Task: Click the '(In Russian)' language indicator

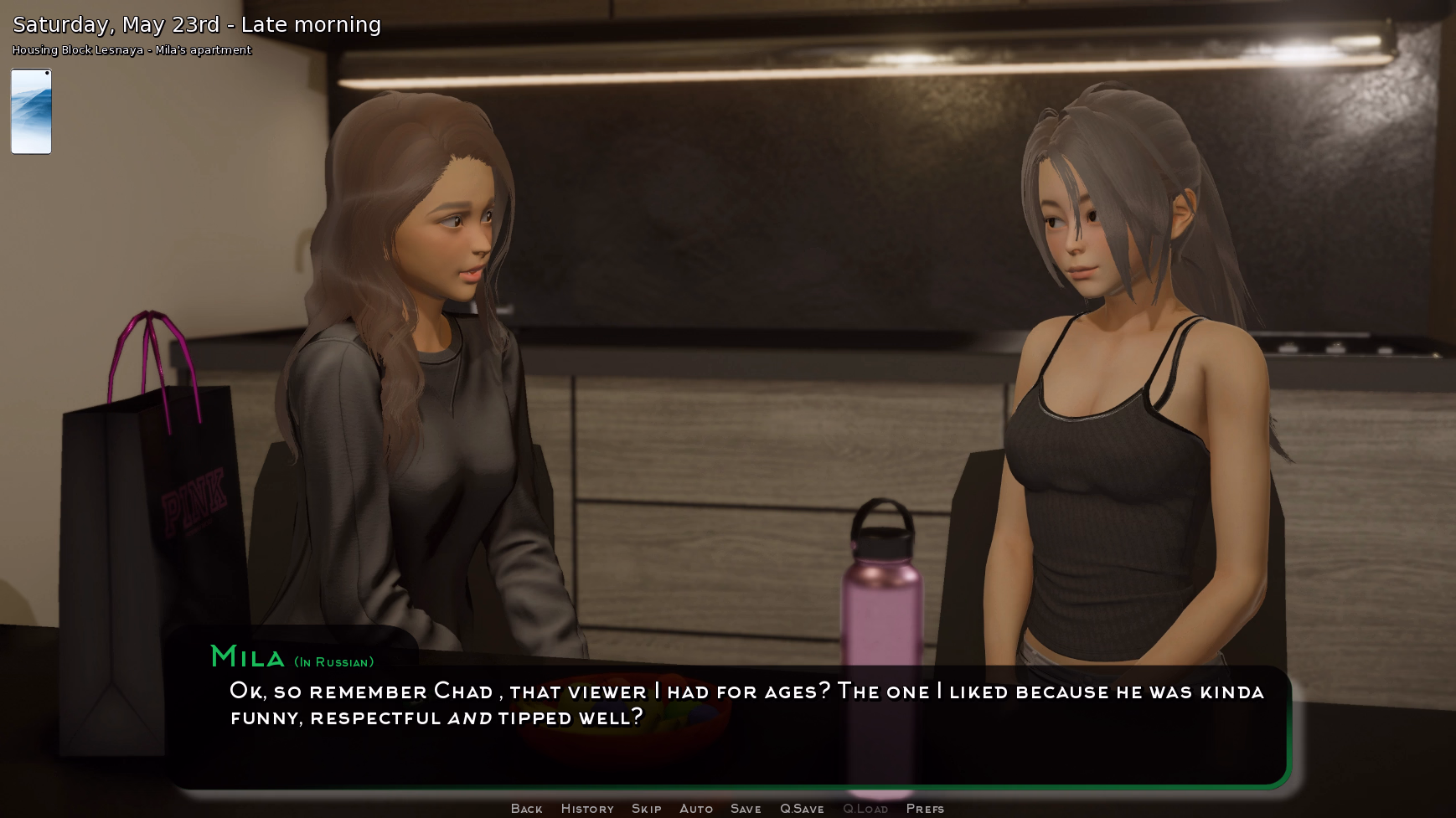Action: click(334, 661)
